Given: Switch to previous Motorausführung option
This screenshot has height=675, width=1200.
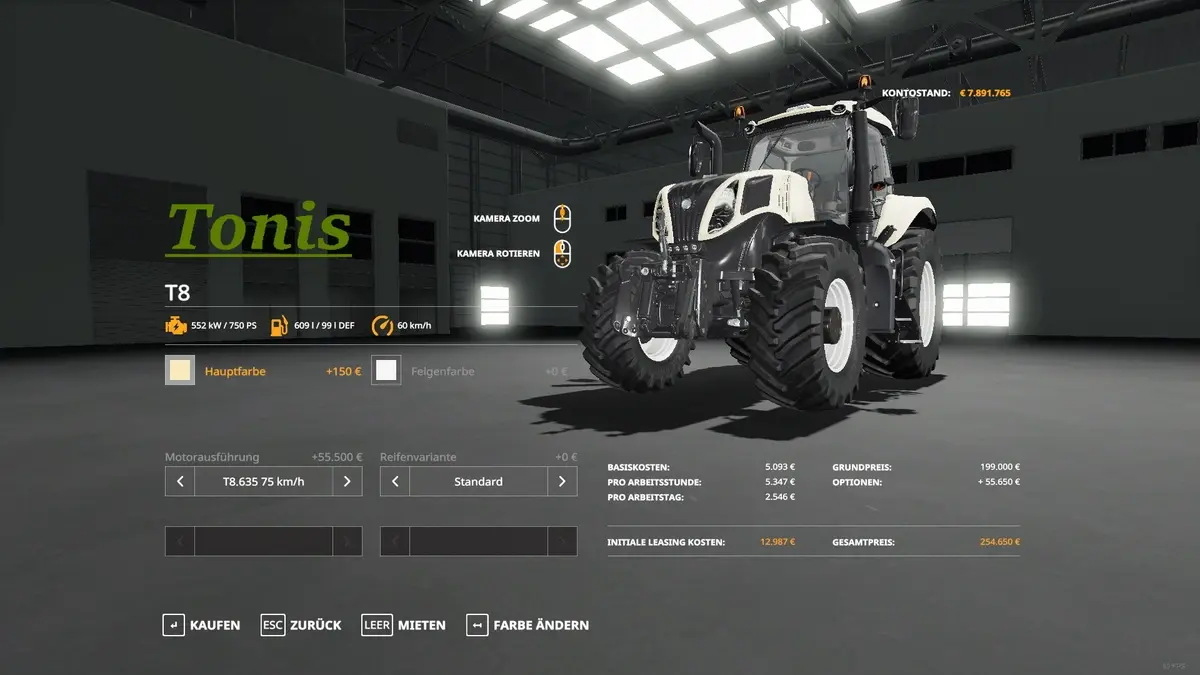Looking at the screenshot, I should pos(180,481).
